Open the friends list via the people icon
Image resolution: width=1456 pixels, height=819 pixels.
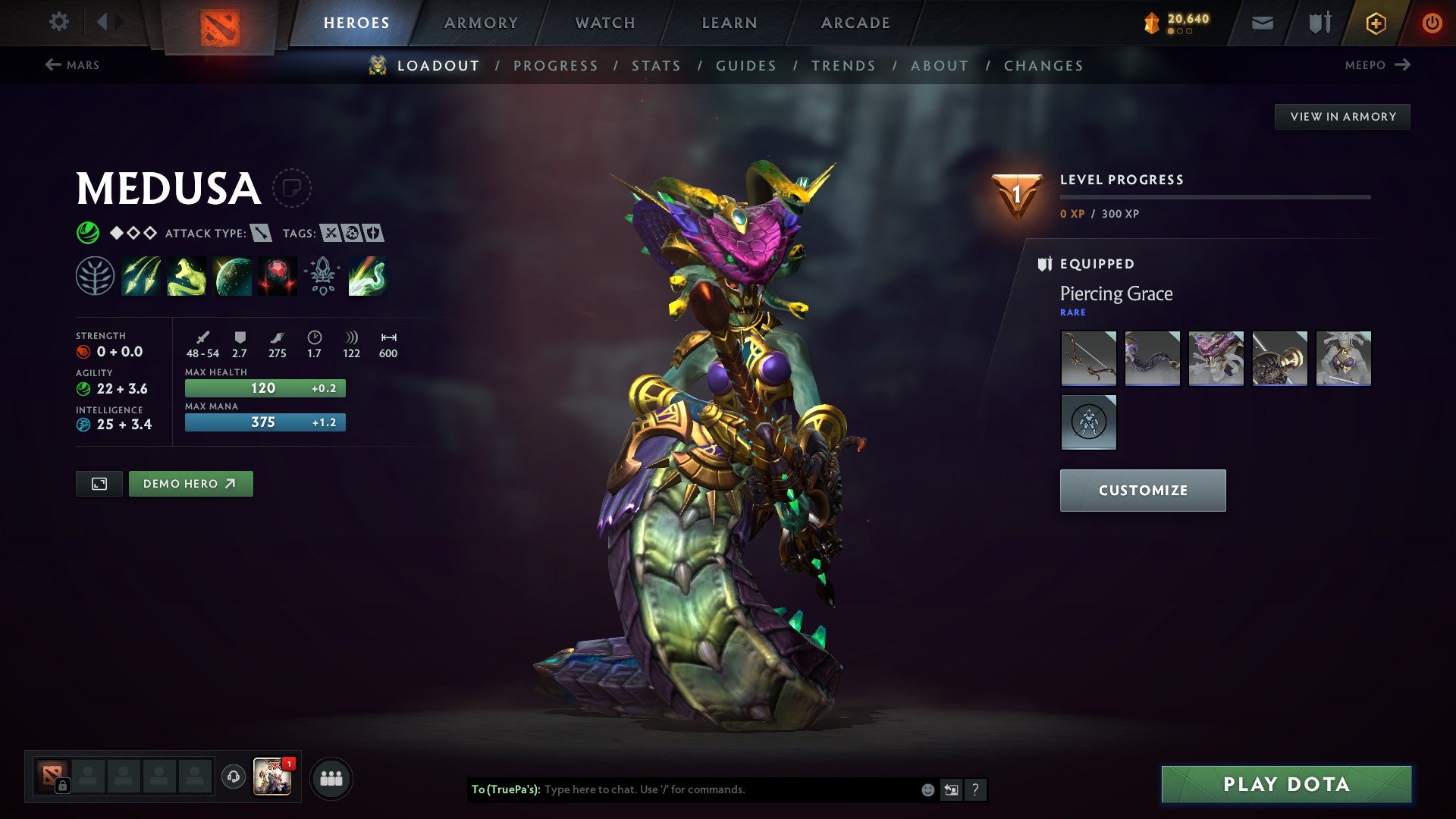[331, 777]
